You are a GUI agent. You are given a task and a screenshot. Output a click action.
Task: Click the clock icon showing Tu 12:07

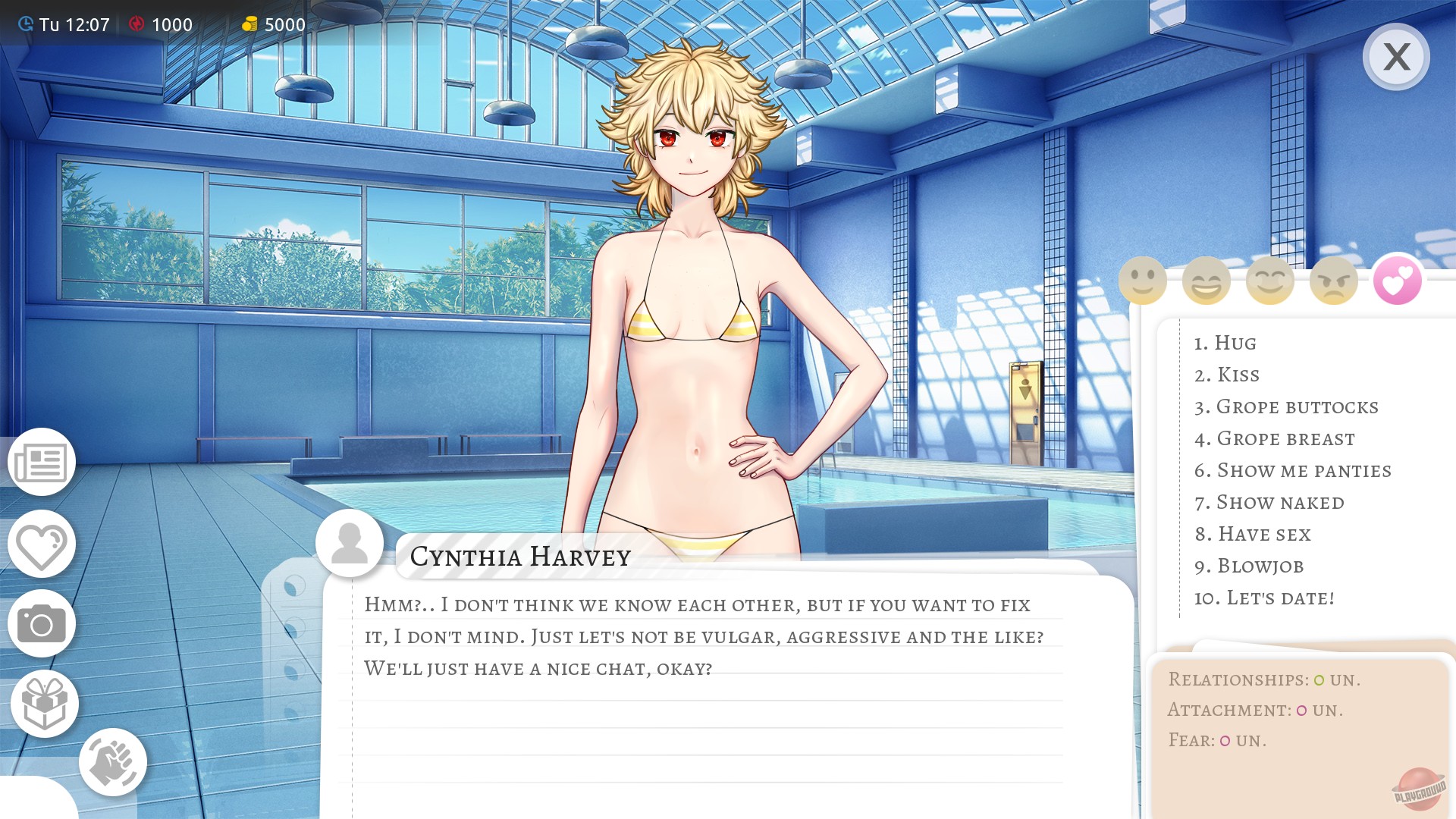[25, 24]
